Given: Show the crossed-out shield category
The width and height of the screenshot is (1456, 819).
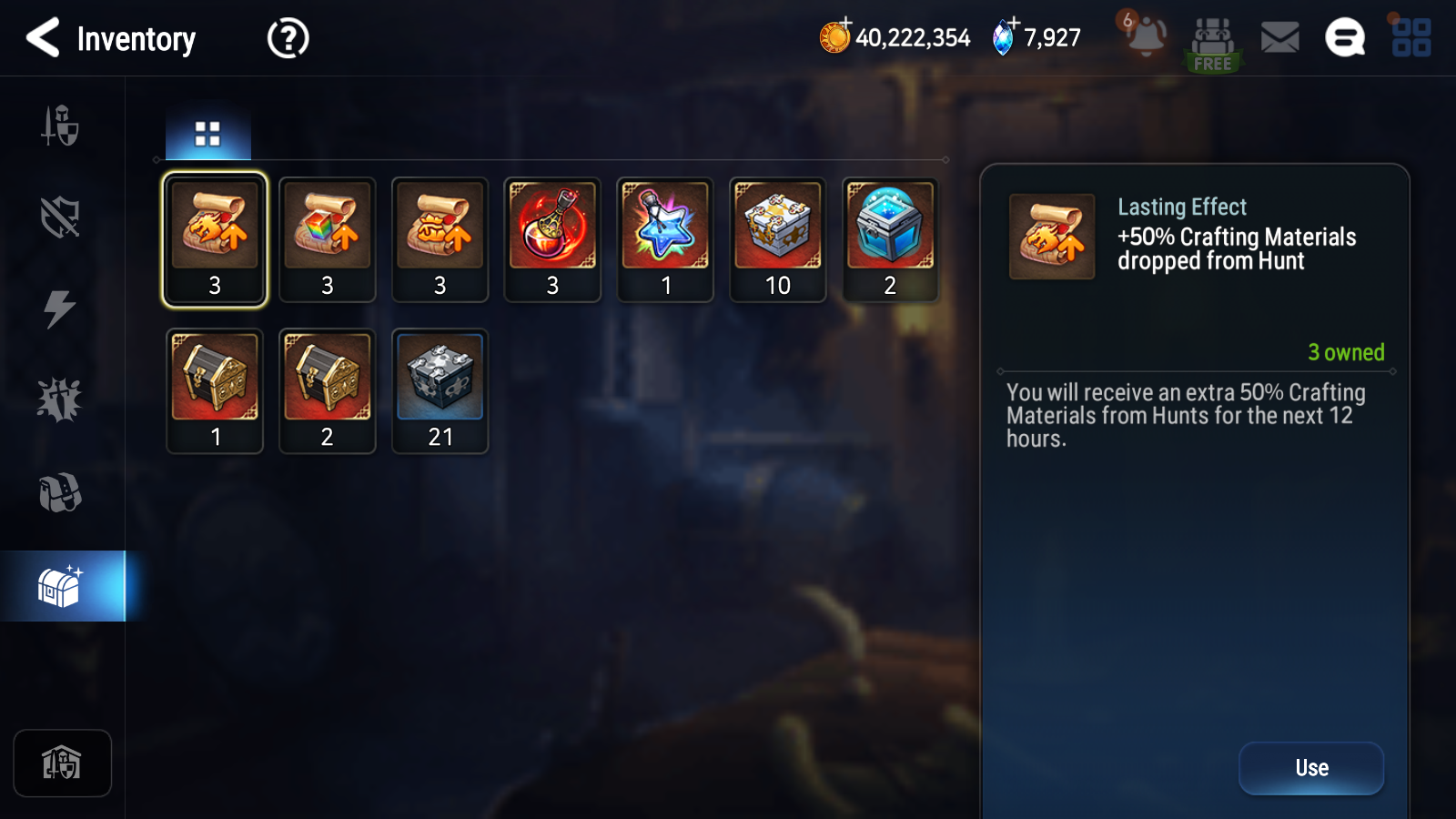Looking at the screenshot, I should point(60,217).
